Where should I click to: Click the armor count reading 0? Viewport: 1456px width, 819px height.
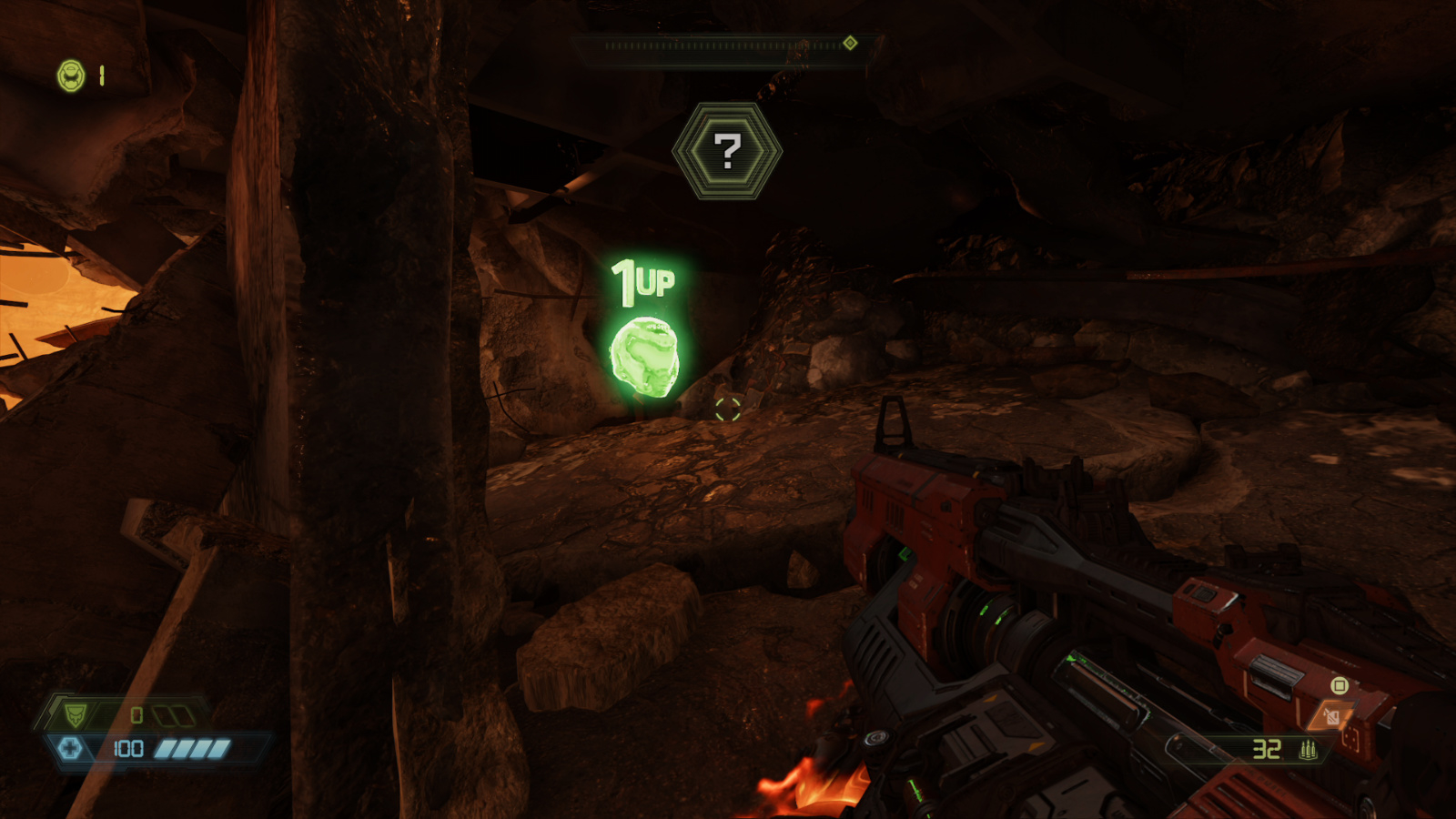(x=136, y=714)
